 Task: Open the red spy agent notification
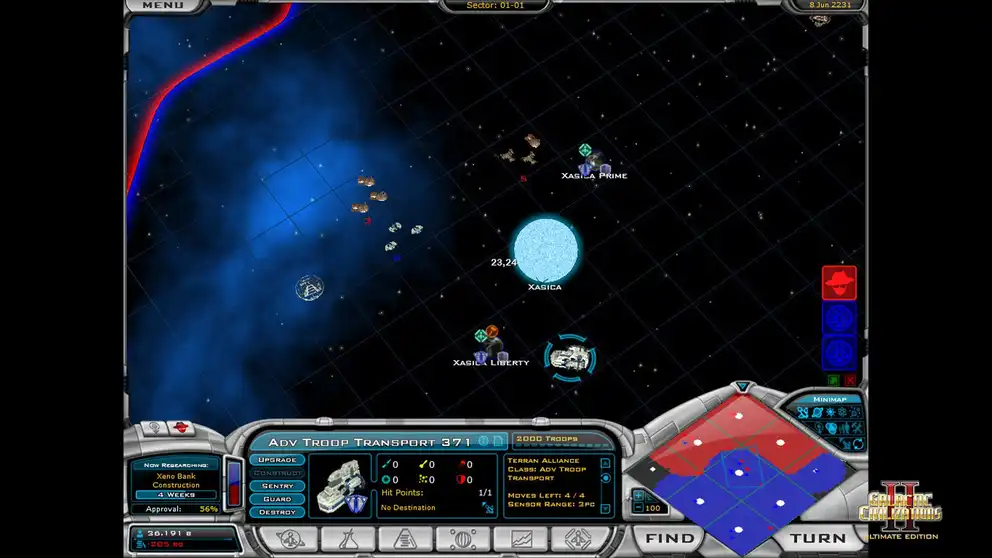click(x=839, y=283)
